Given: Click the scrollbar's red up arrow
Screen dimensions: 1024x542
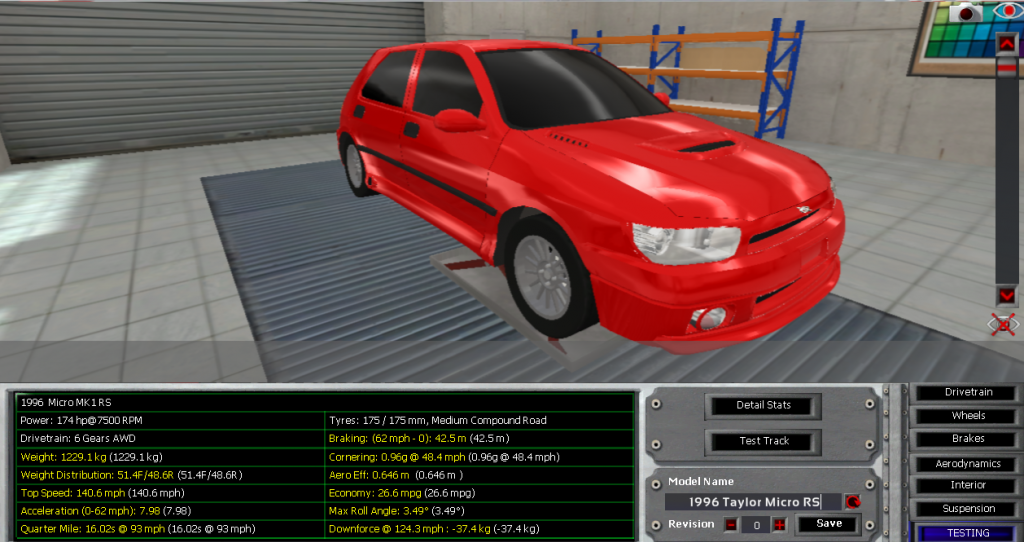Looking at the screenshot, I should pyautogui.click(x=1006, y=43).
